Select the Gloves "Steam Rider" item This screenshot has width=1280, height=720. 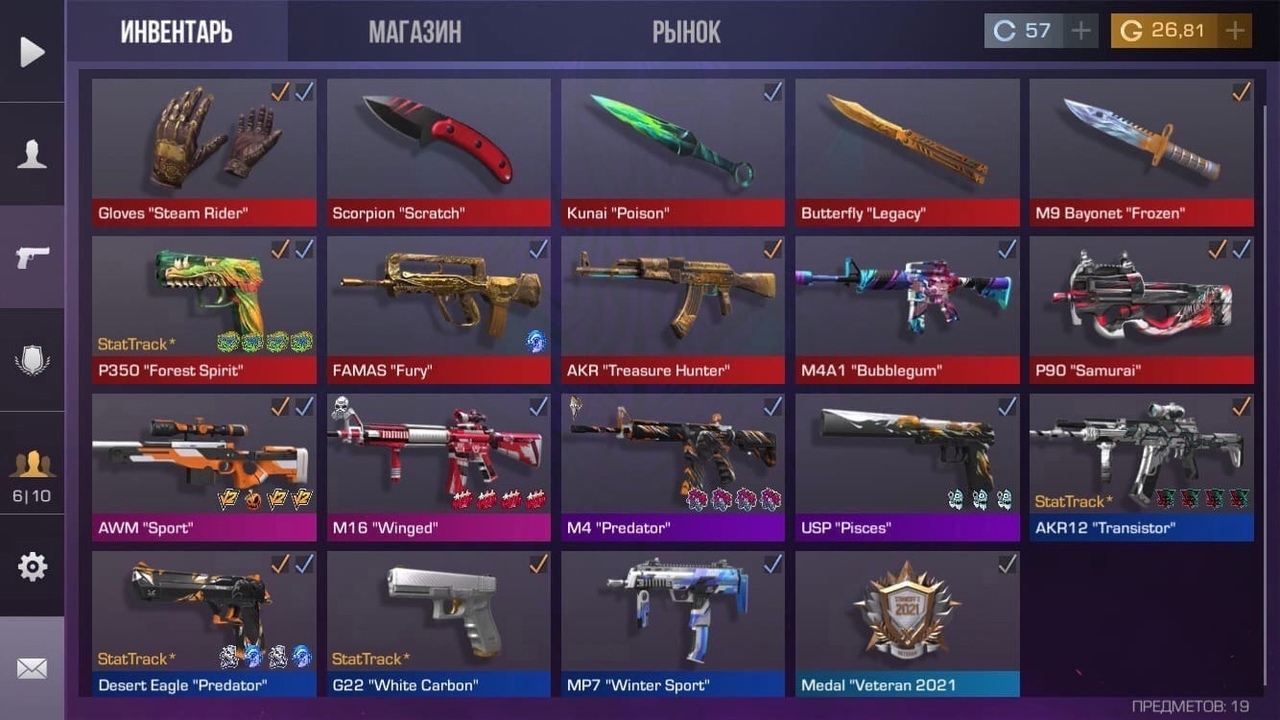[x=204, y=152]
